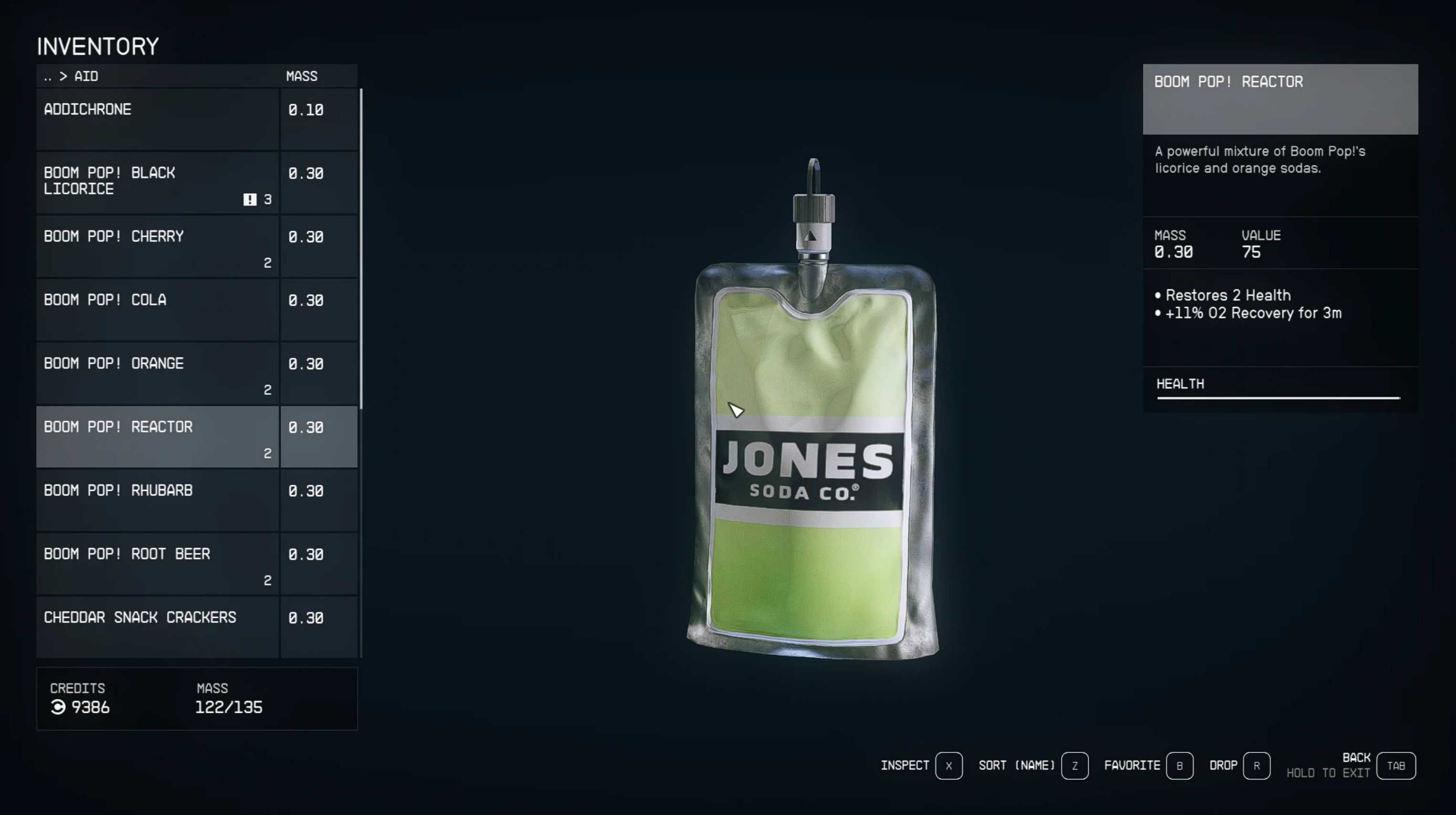
Task: Click the Mass column header
Action: pos(301,76)
